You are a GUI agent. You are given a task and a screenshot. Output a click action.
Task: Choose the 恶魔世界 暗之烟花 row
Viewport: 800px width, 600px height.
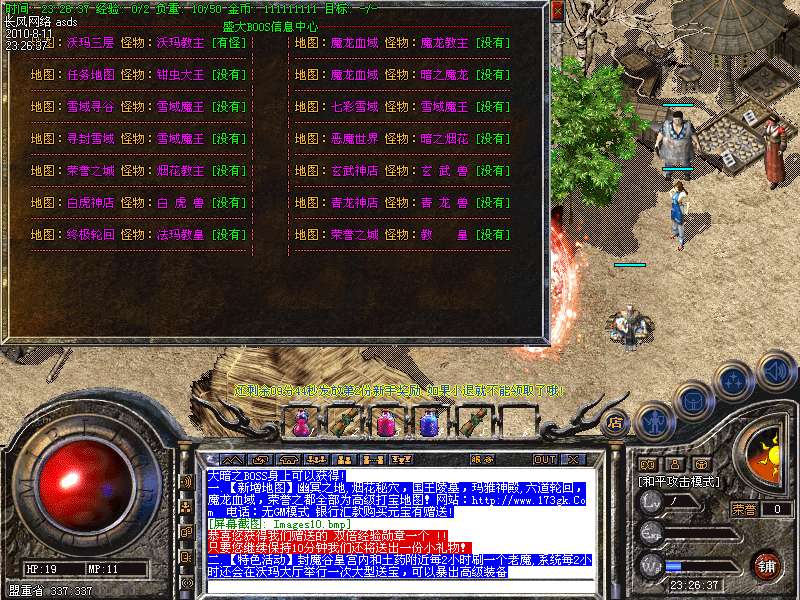(x=402, y=139)
